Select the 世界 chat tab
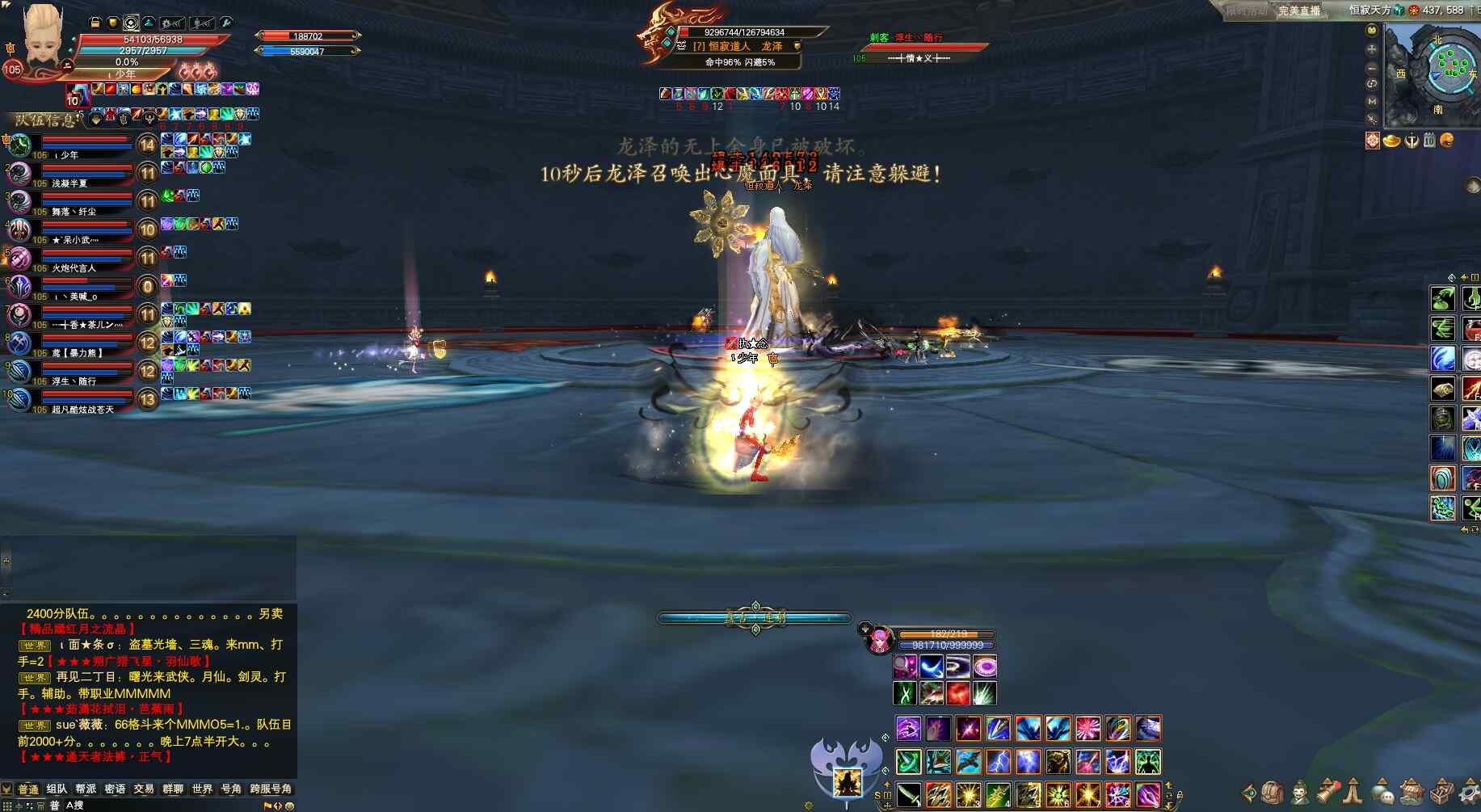This screenshot has width=1481, height=812. point(202,789)
